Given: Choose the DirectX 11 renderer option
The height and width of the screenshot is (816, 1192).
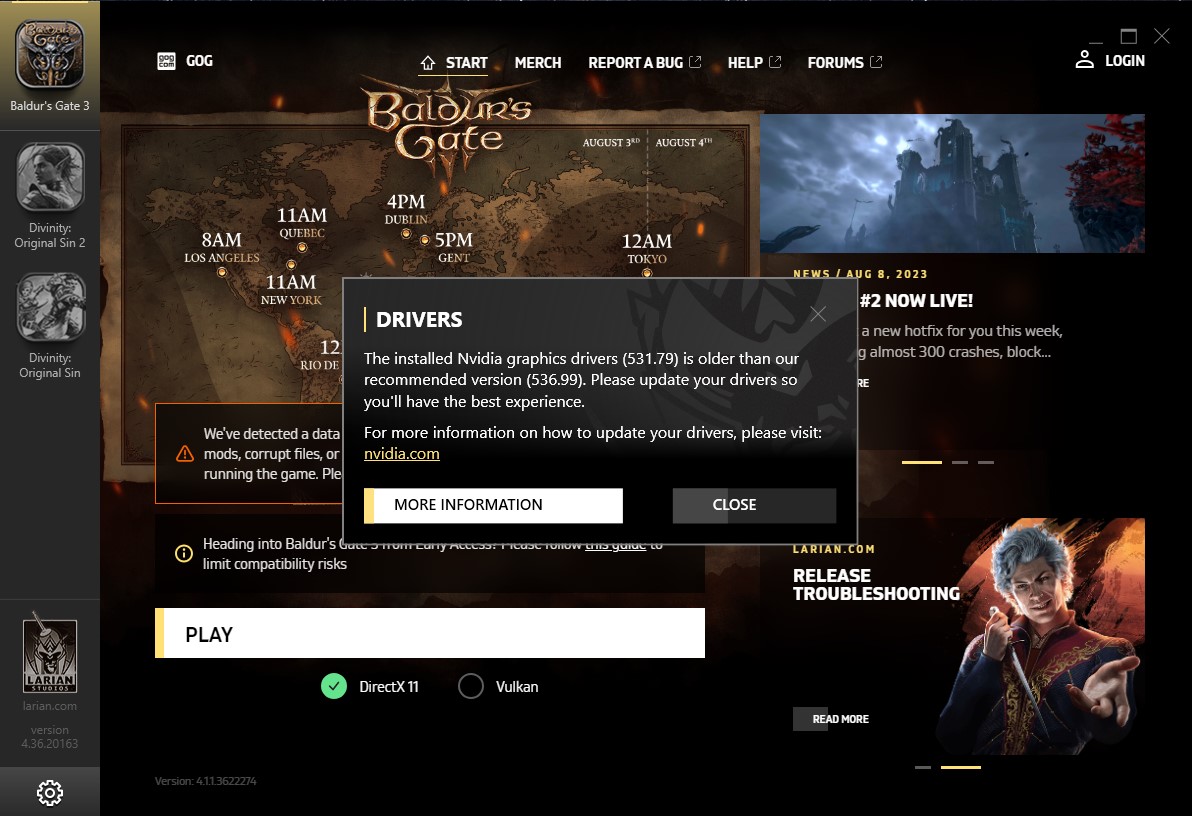Looking at the screenshot, I should tap(334, 686).
